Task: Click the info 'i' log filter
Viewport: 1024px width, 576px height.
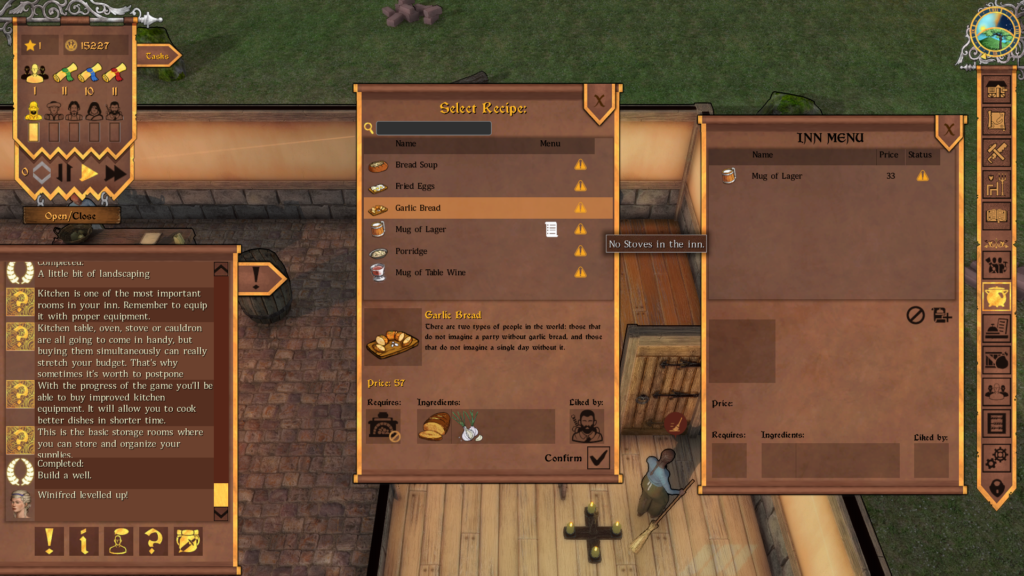Action: pyautogui.click(x=83, y=541)
